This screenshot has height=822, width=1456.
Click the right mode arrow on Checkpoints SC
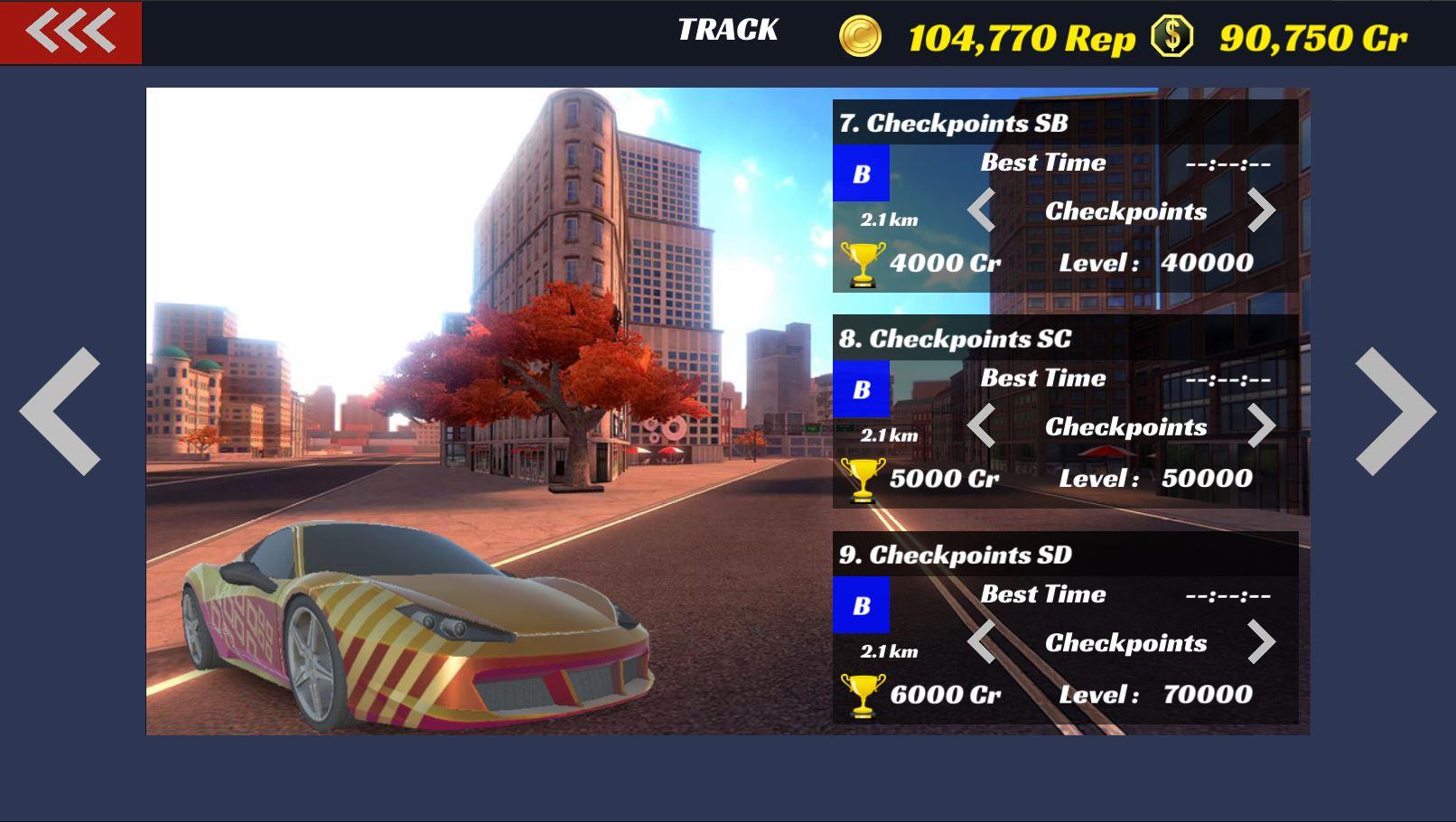(x=1261, y=426)
